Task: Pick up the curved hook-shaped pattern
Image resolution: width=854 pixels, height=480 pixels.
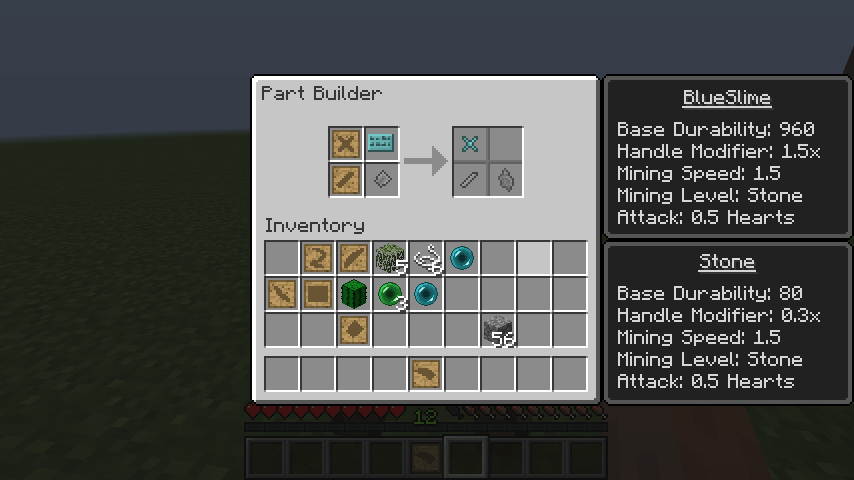Action: [318, 259]
